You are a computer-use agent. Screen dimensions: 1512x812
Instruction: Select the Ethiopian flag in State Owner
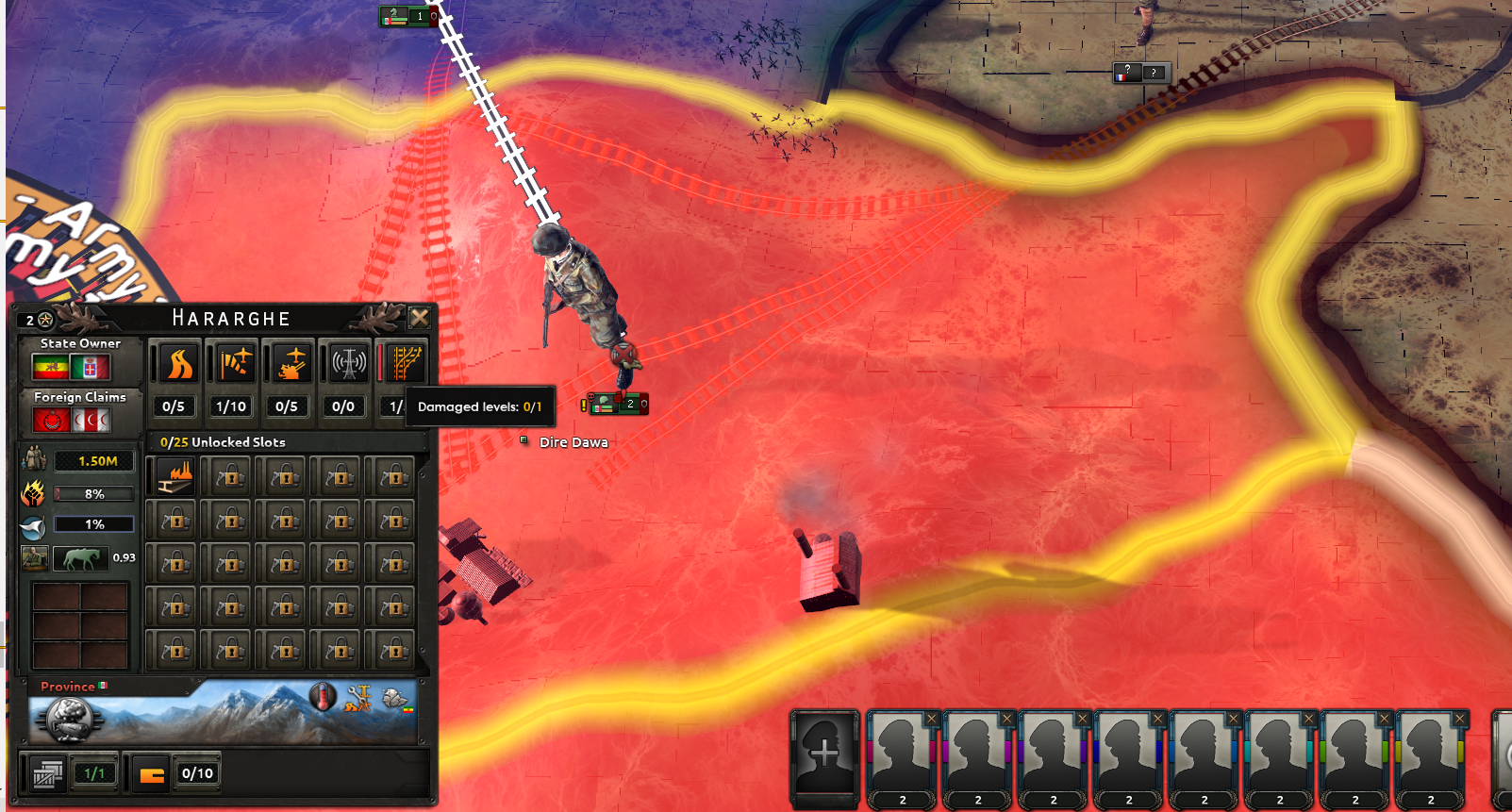click(50, 368)
